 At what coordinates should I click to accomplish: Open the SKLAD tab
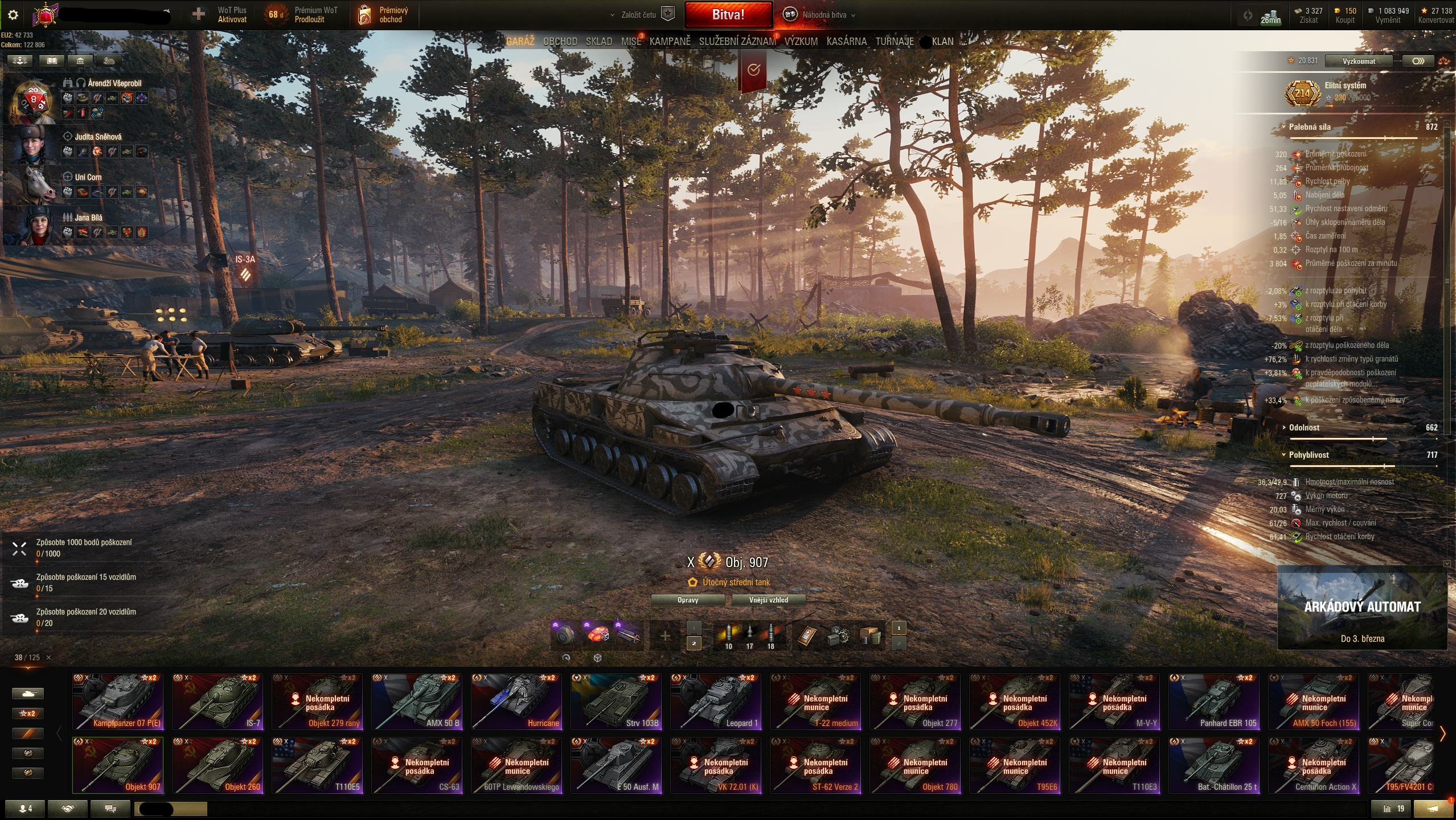598,42
